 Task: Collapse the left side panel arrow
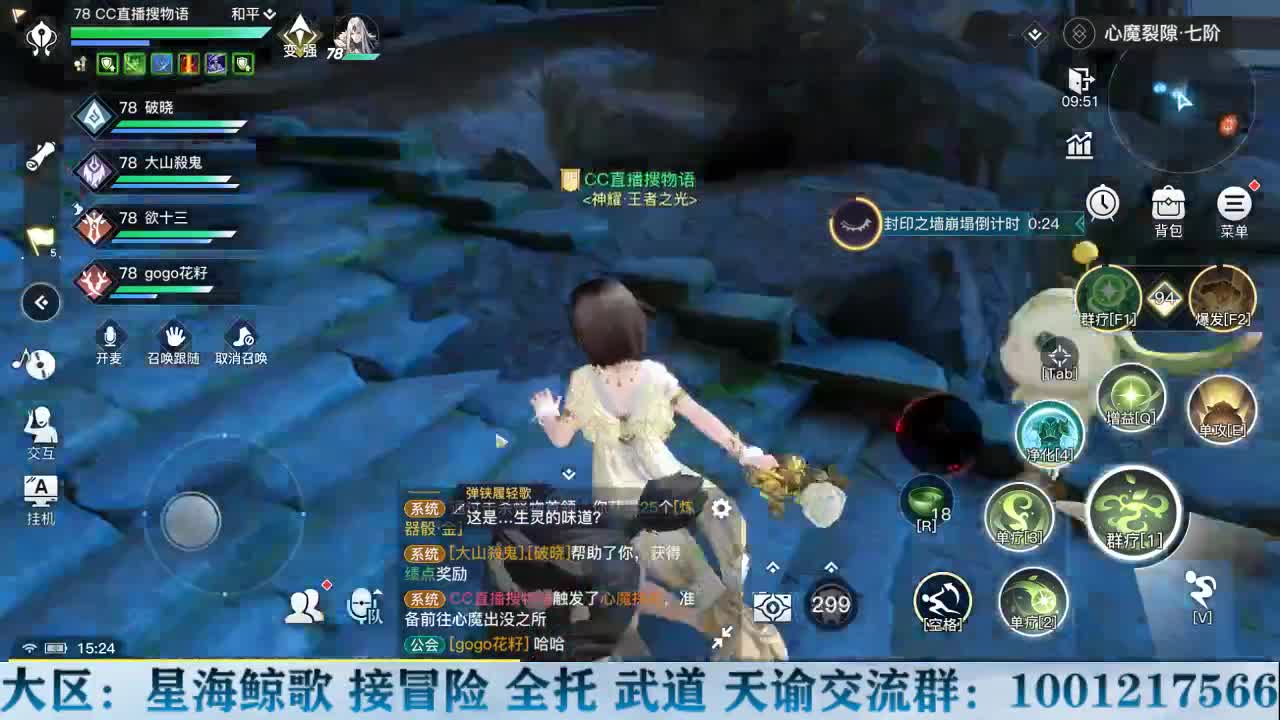click(x=41, y=303)
